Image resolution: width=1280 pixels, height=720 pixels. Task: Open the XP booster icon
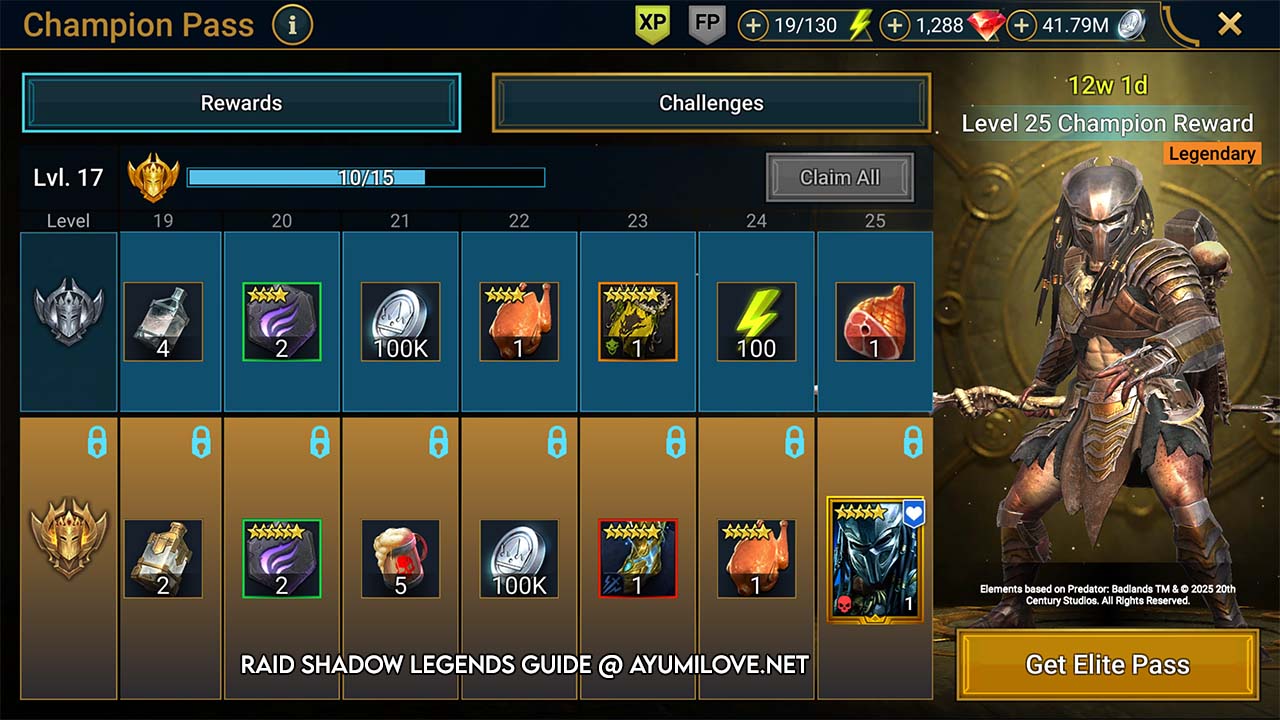click(x=651, y=22)
